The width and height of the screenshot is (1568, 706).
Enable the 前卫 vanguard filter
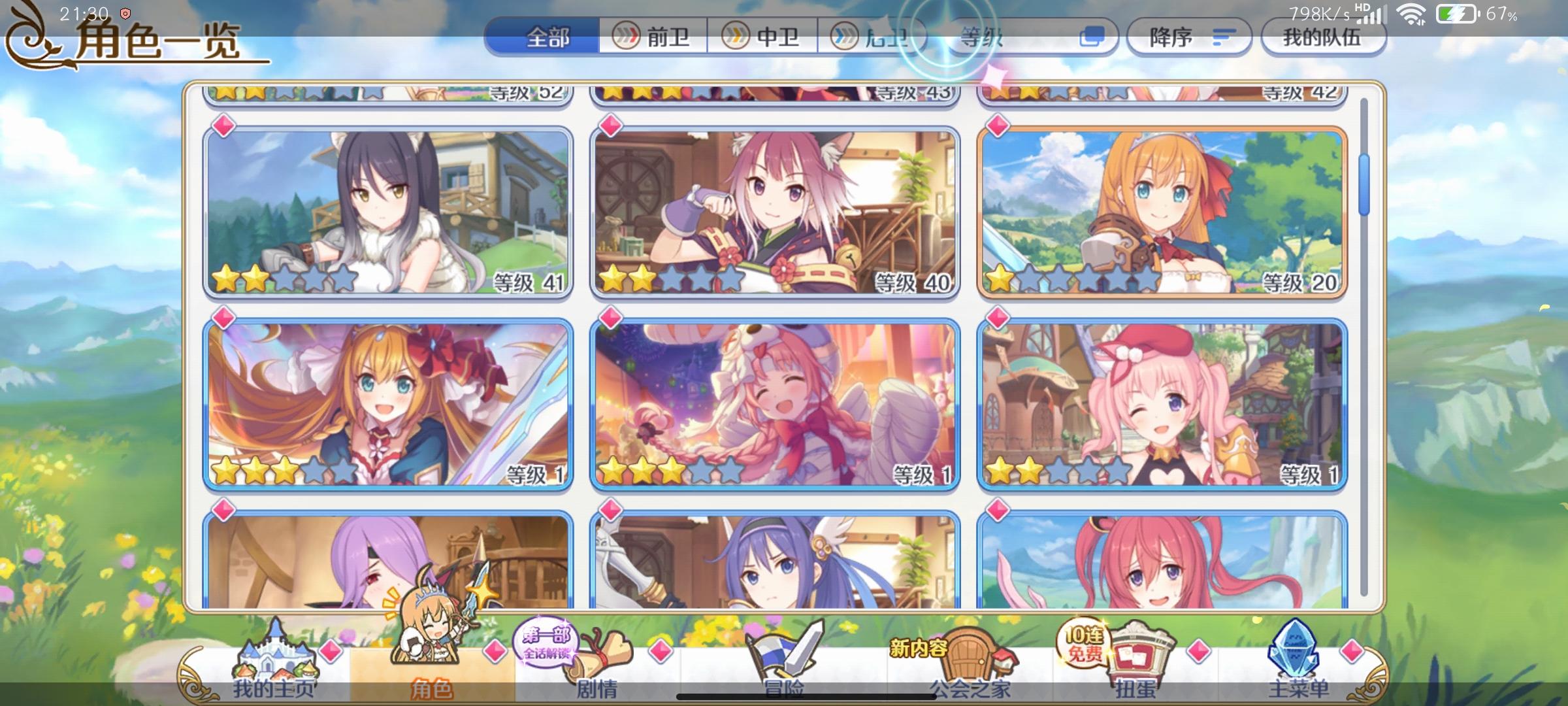tap(653, 37)
